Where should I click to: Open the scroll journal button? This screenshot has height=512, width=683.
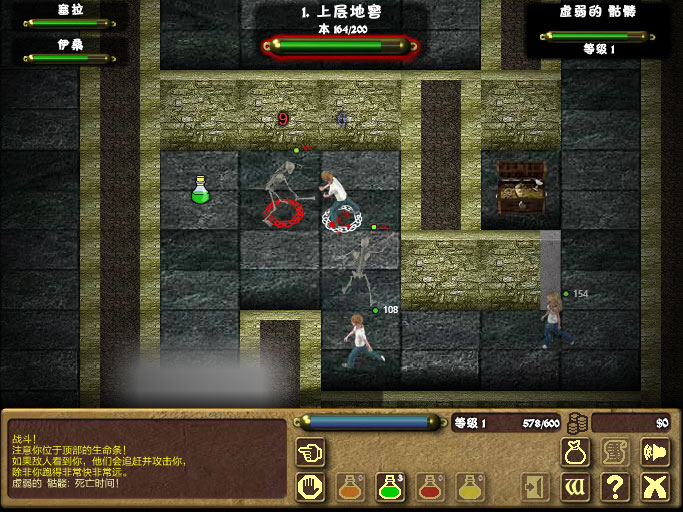click(x=615, y=453)
